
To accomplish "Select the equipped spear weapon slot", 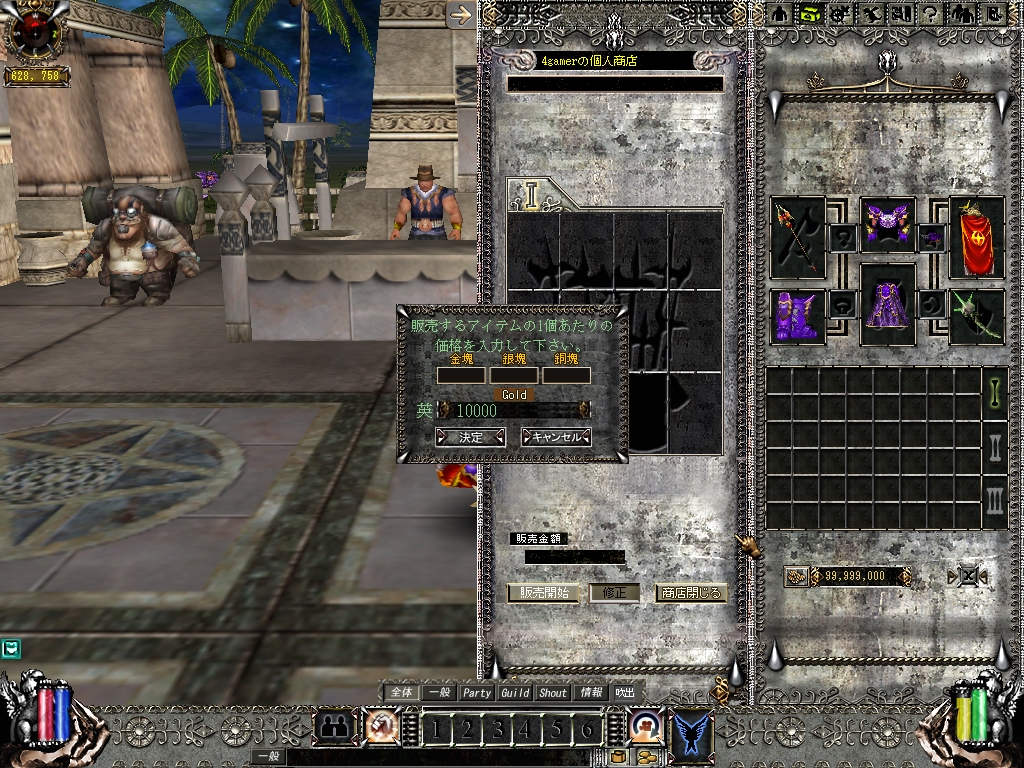I will pos(798,236).
